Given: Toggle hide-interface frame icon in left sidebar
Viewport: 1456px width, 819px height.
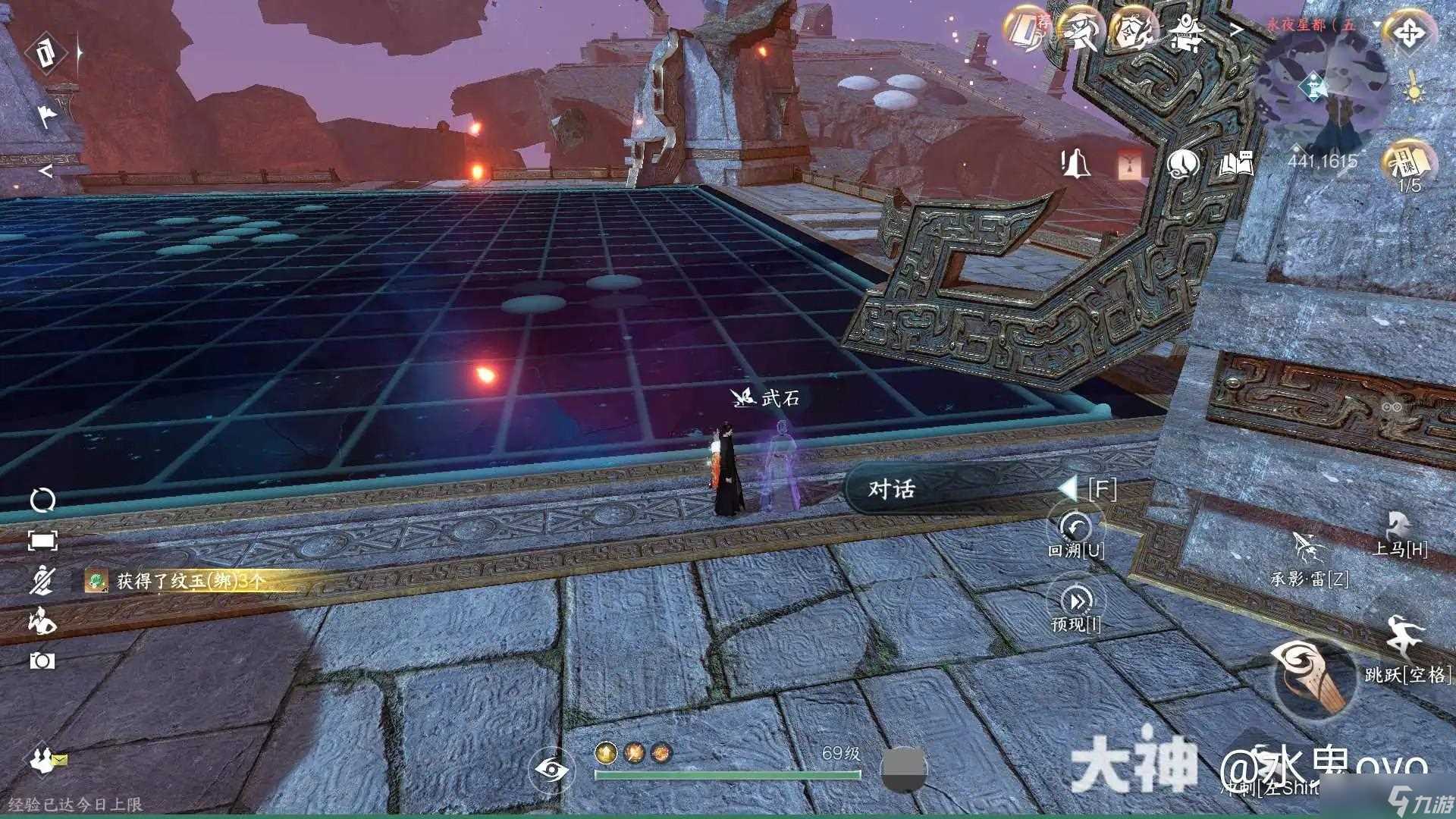Looking at the screenshot, I should click(x=42, y=540).
